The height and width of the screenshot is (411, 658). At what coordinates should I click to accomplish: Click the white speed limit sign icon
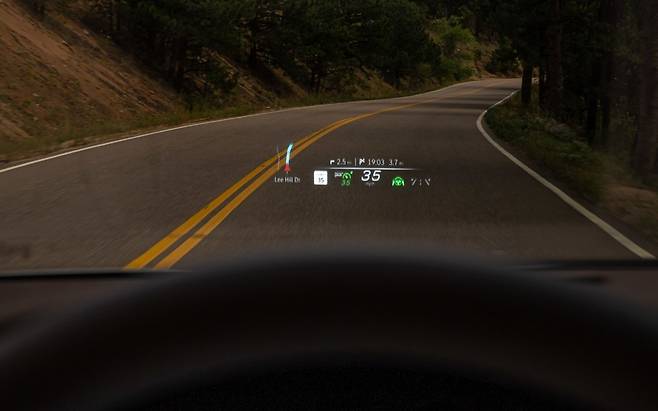[320, 178]
